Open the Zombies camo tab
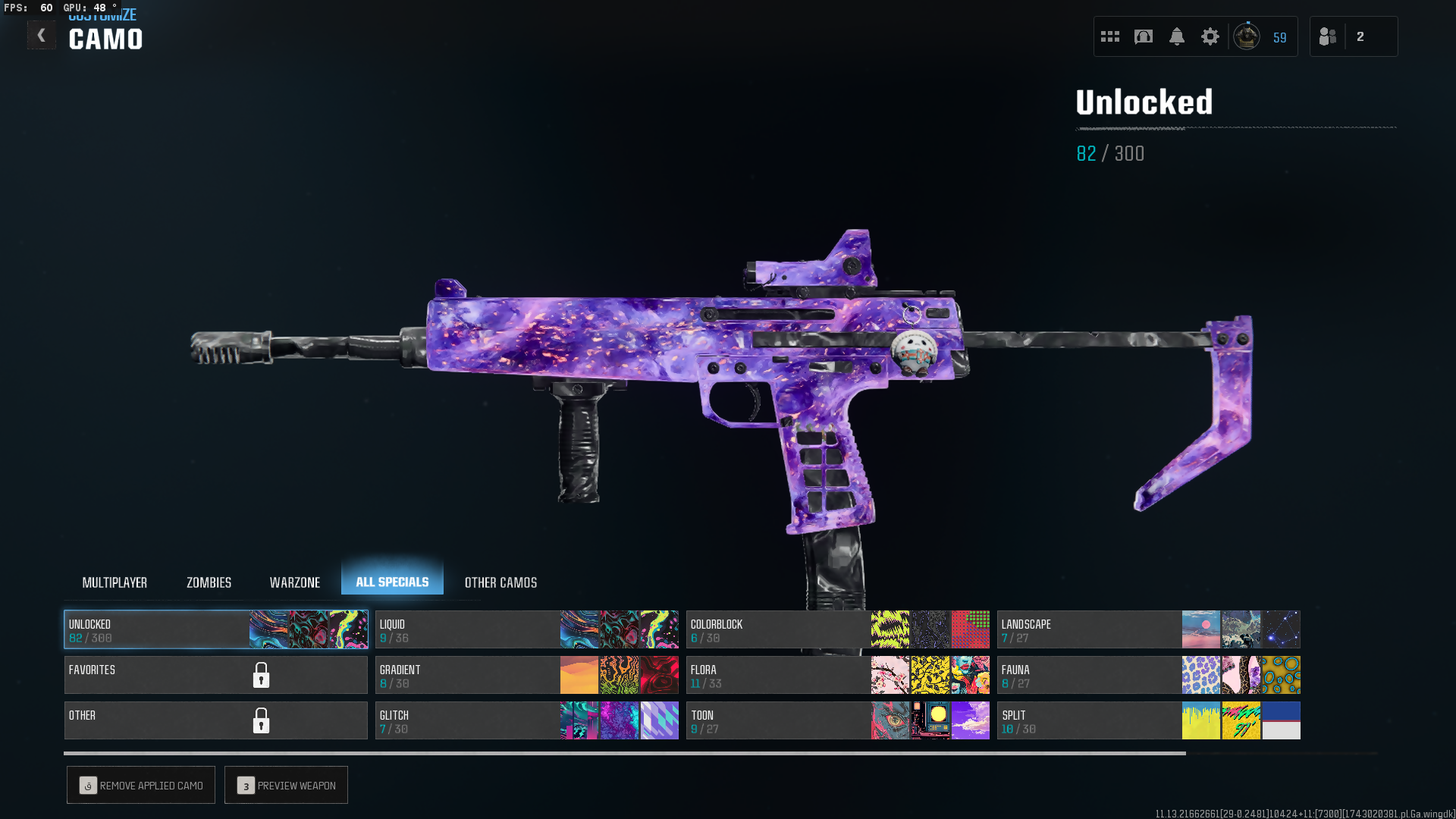The height and width of the screenshot is (819, 1456). 209,582
